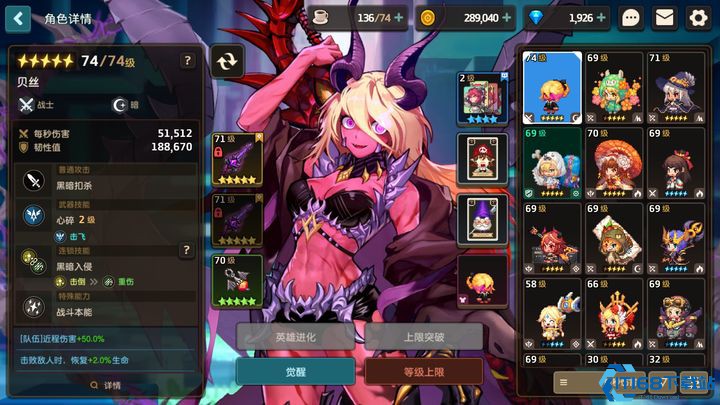This screenshot has height=405, width=720.
Task: View the 心碎 weapon skill icon
Action: tap(33, 215)
